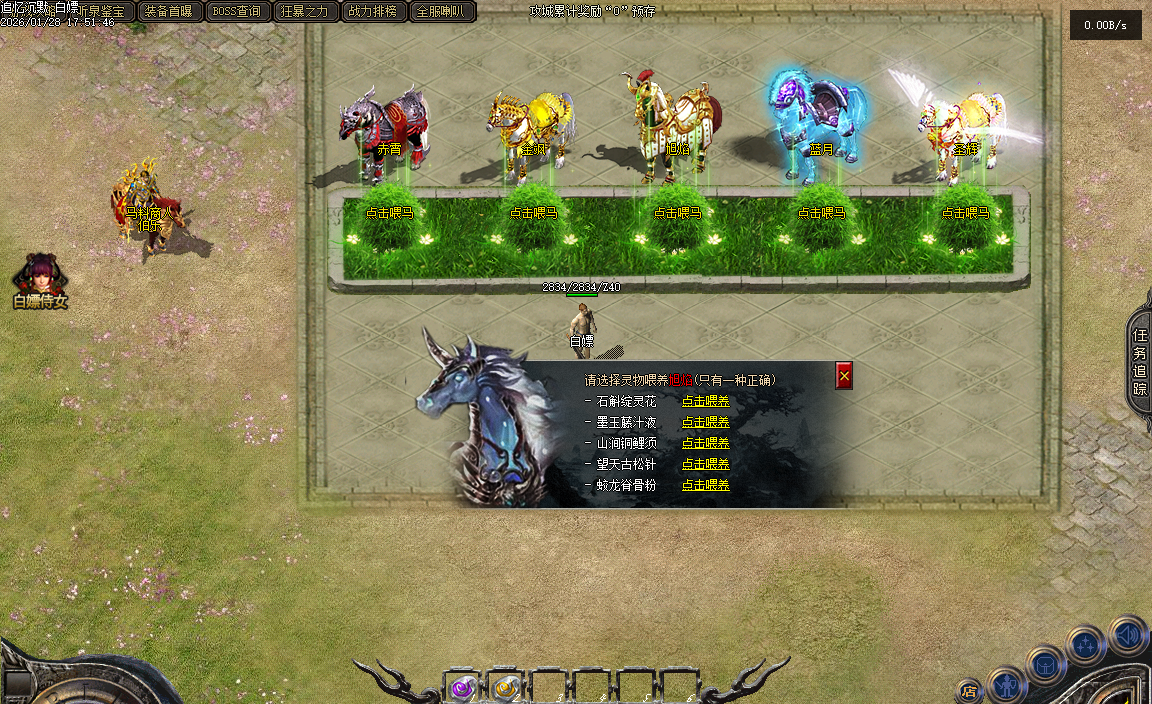Screen dimensions: 1152x704
Task: Feed 石斛绽灵花 to the horse
Action: point(705,401)
